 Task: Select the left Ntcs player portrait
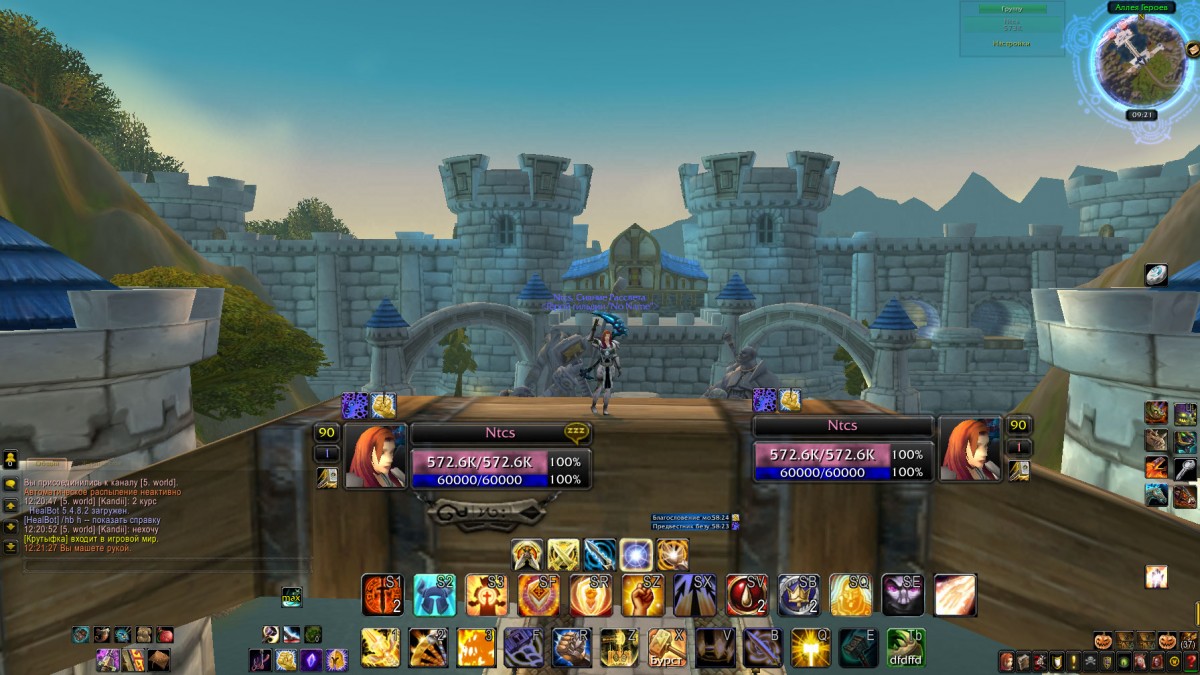[376, 454]
